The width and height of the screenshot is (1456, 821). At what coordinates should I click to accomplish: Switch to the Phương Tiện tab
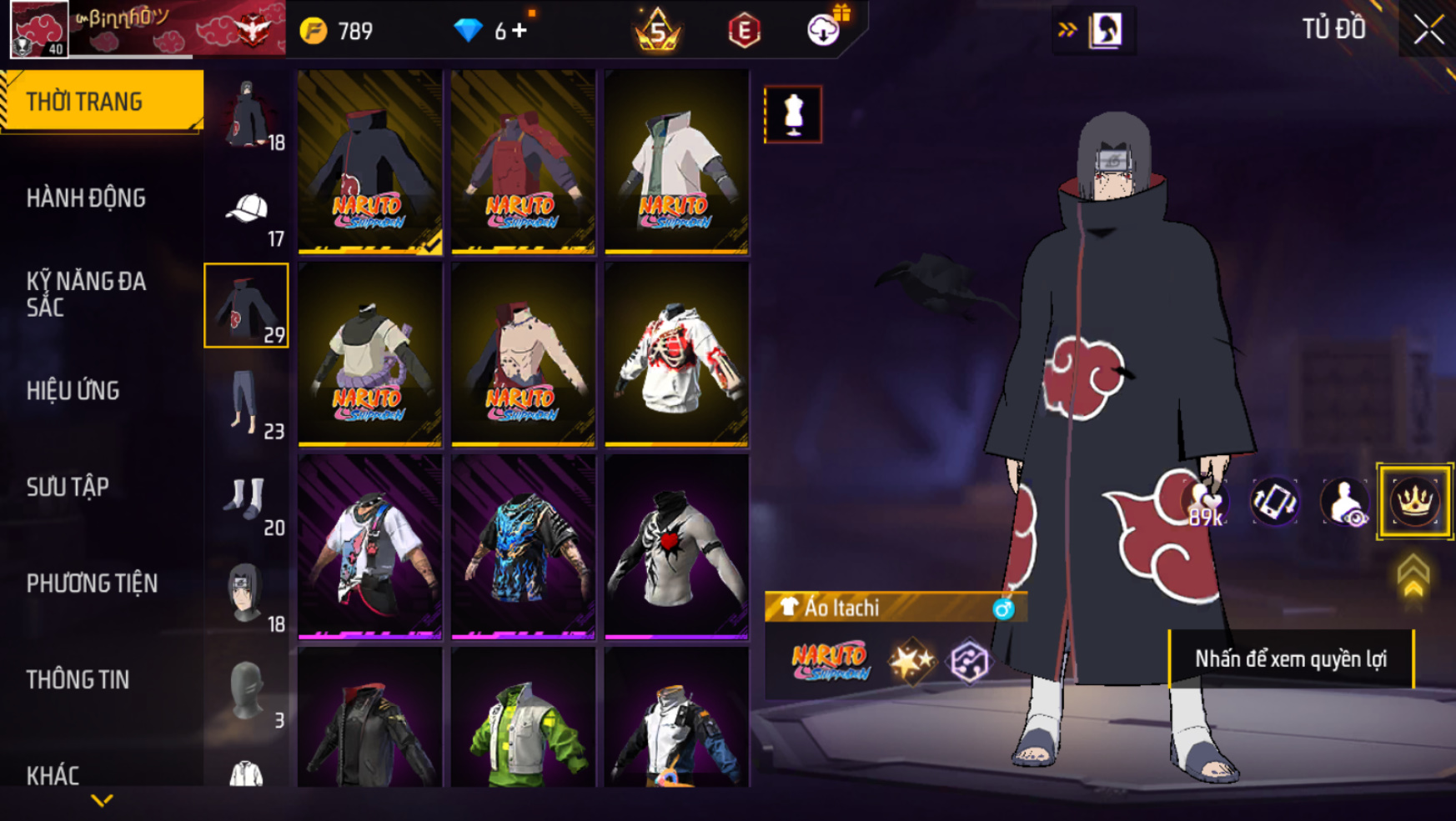92,583
